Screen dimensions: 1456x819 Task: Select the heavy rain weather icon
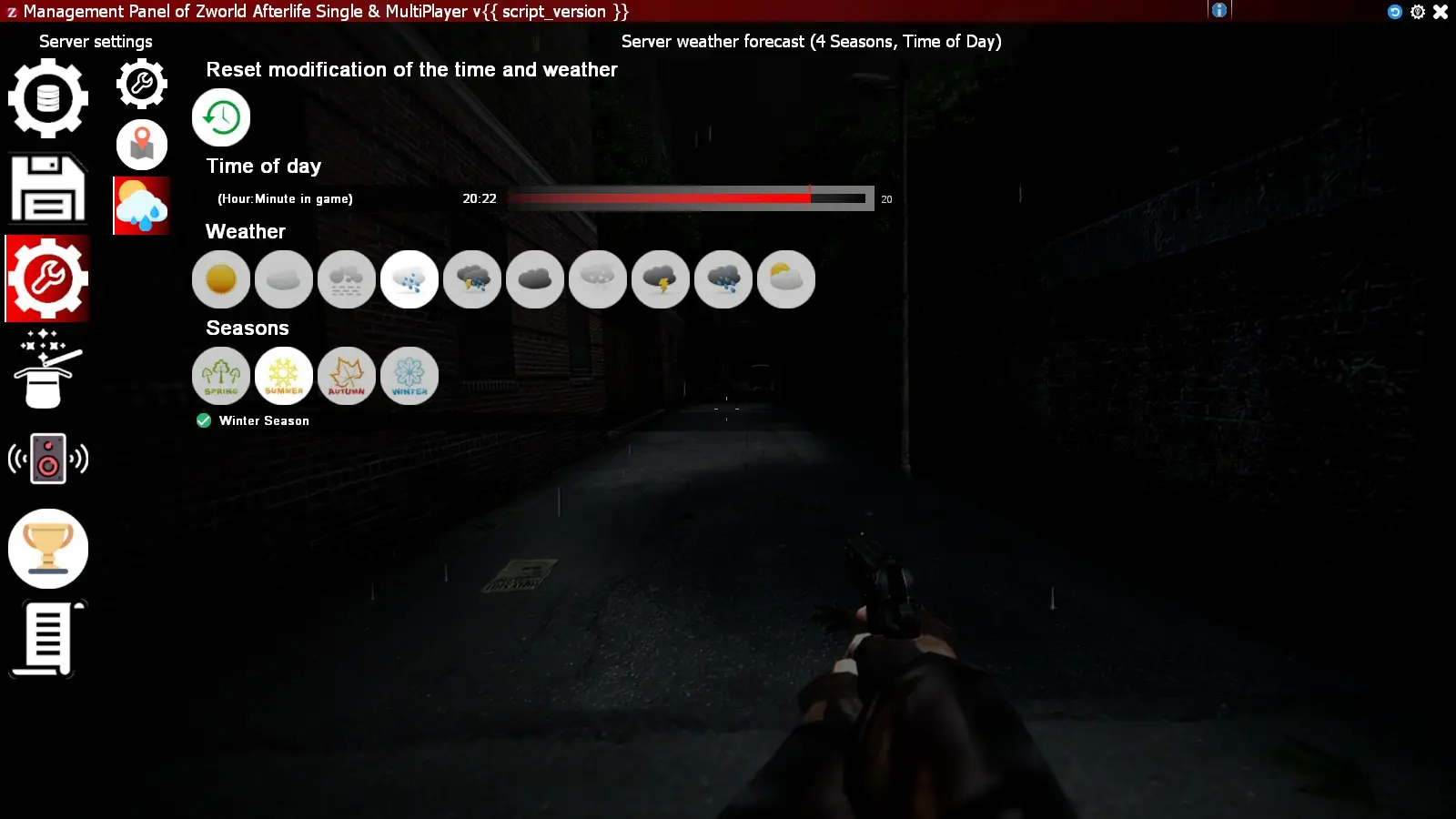723,279
